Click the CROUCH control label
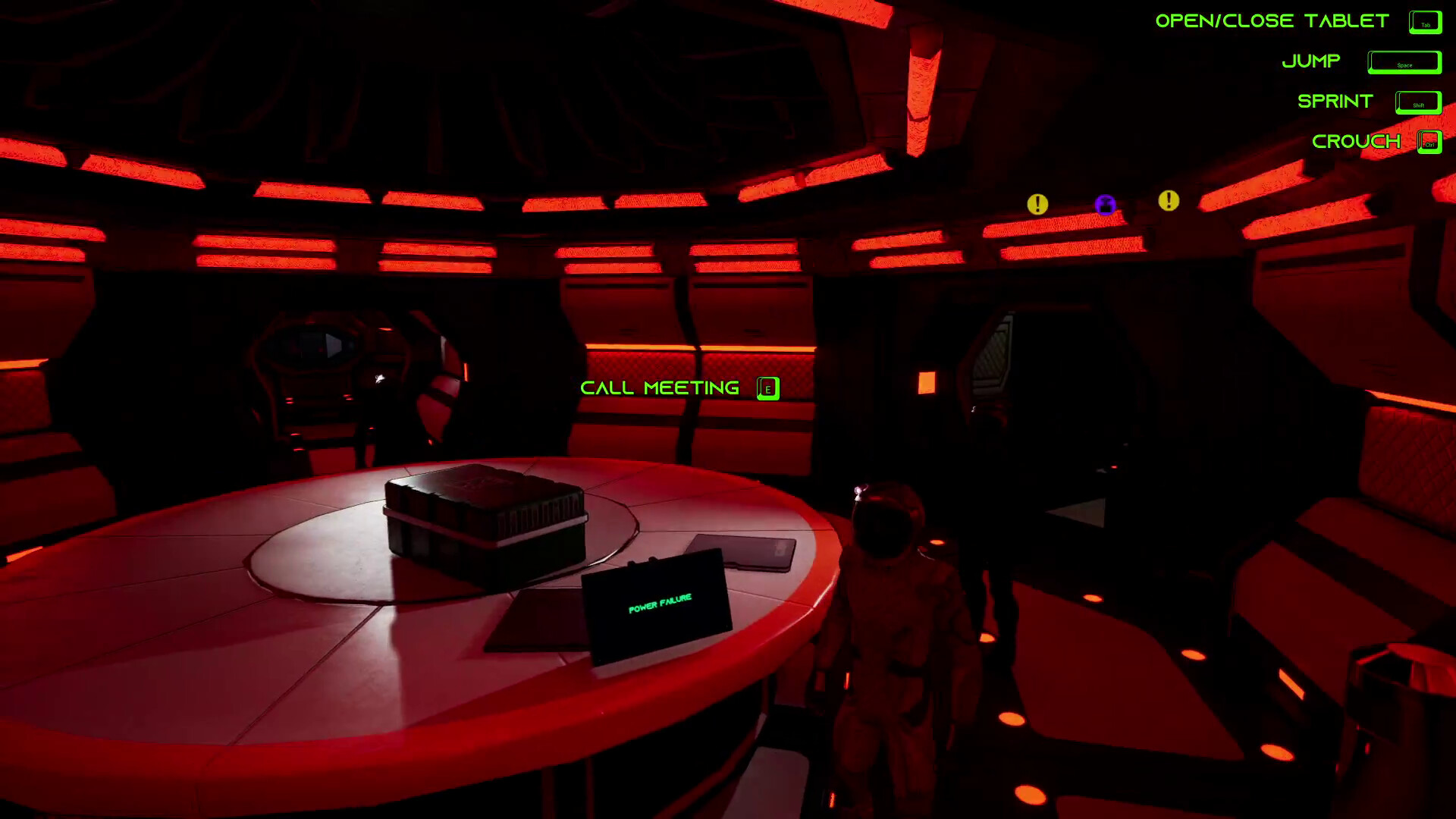 (x=1357, y=141)
